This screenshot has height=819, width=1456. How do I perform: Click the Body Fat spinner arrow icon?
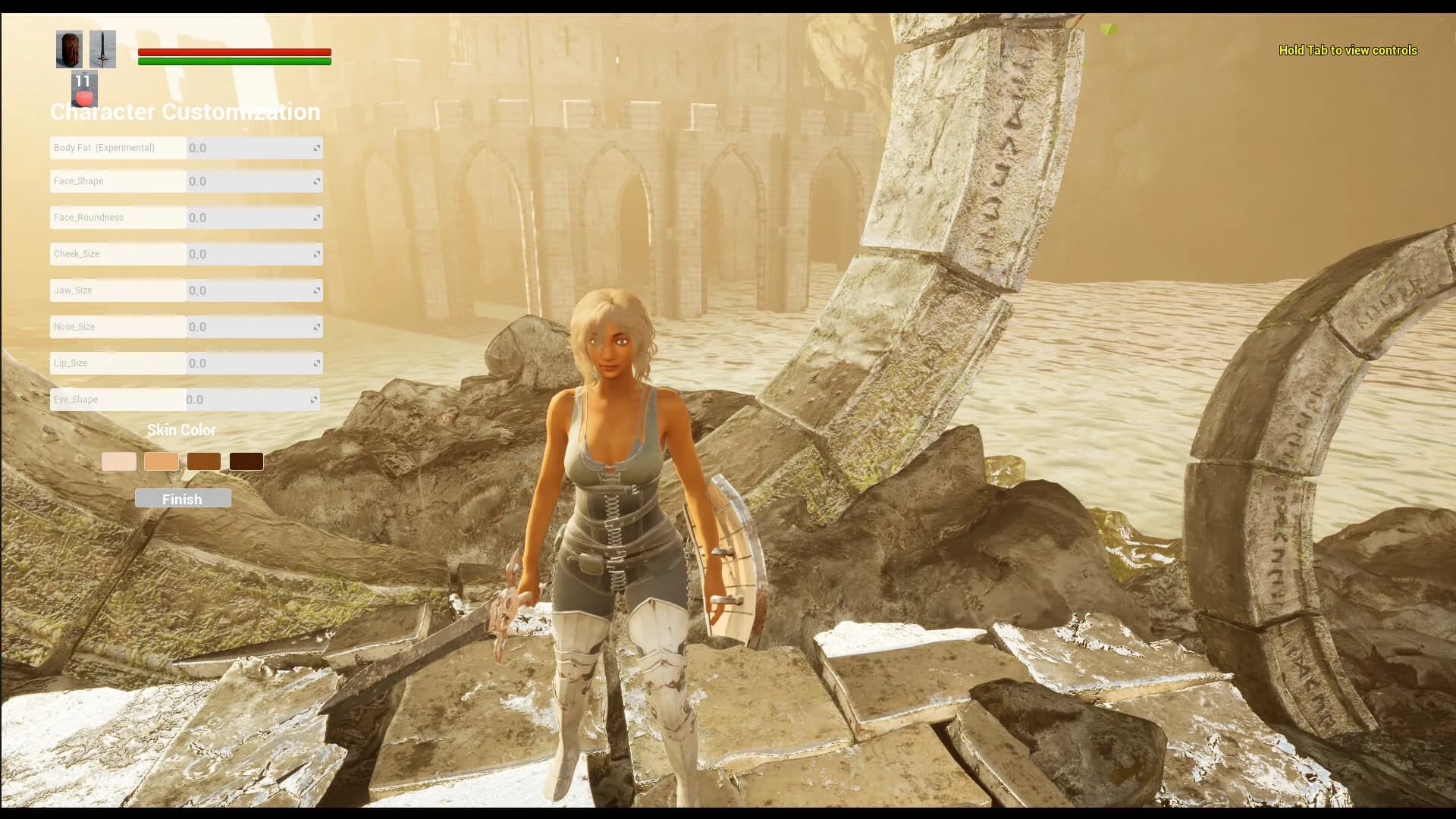[316, 148]
